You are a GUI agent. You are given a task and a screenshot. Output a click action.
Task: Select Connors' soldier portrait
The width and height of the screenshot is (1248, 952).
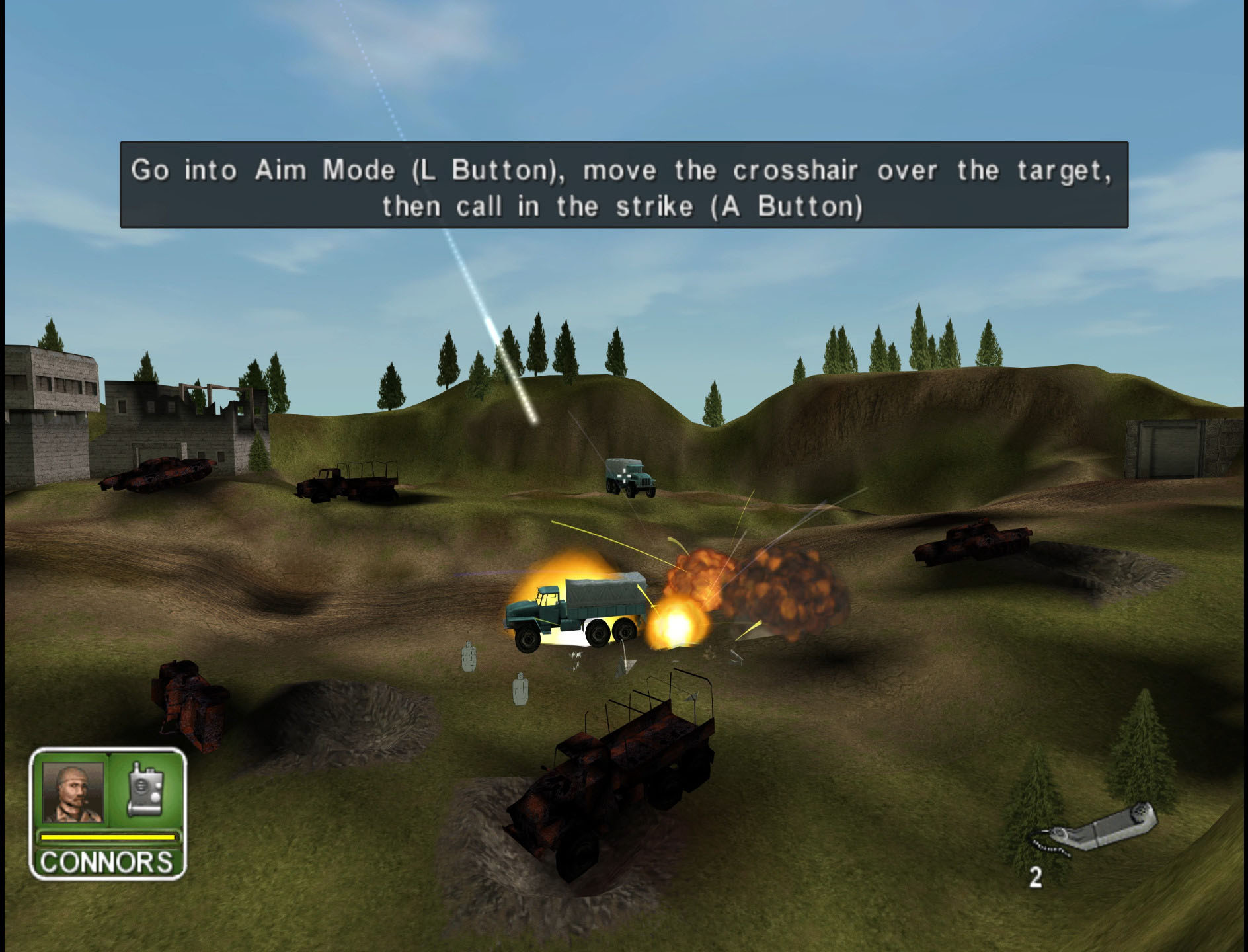click(73, 792)
